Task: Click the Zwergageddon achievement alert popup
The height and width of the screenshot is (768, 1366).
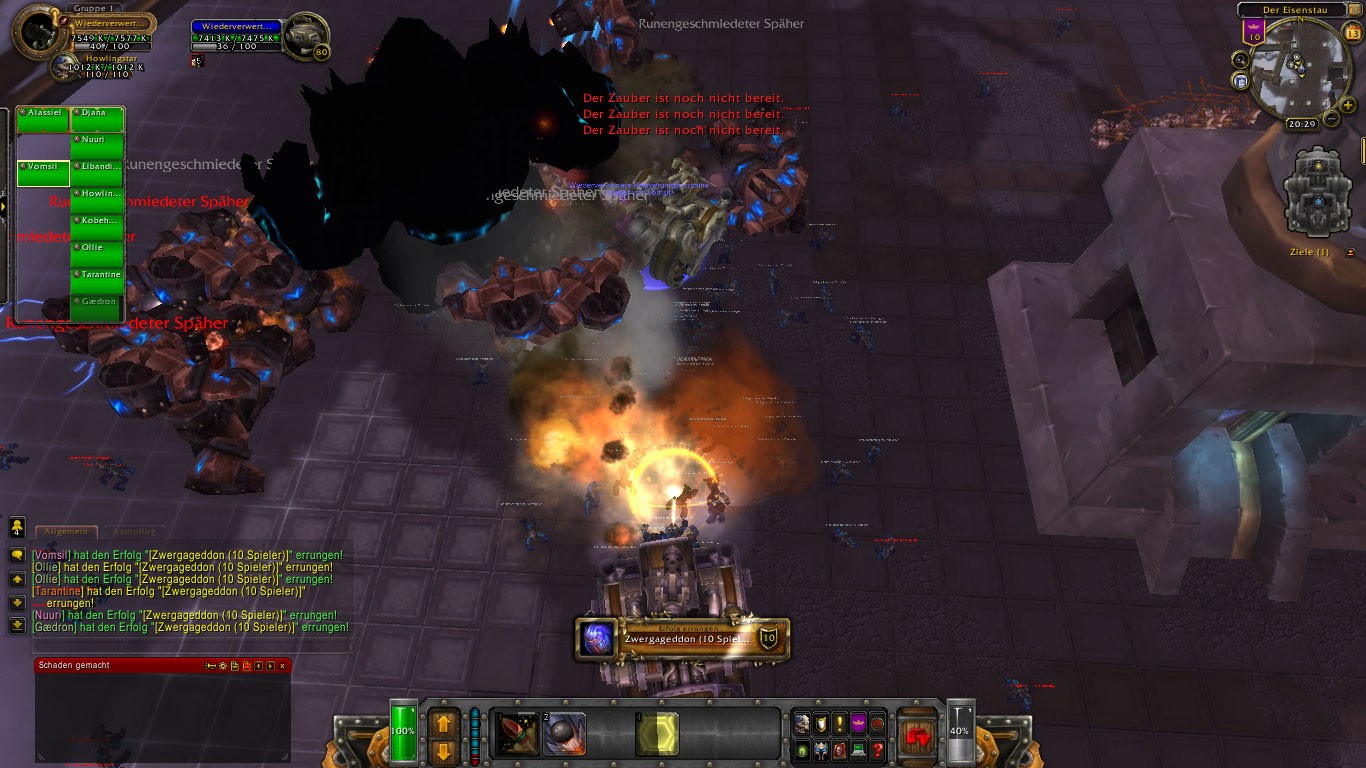Action: [x=683, y=639]
